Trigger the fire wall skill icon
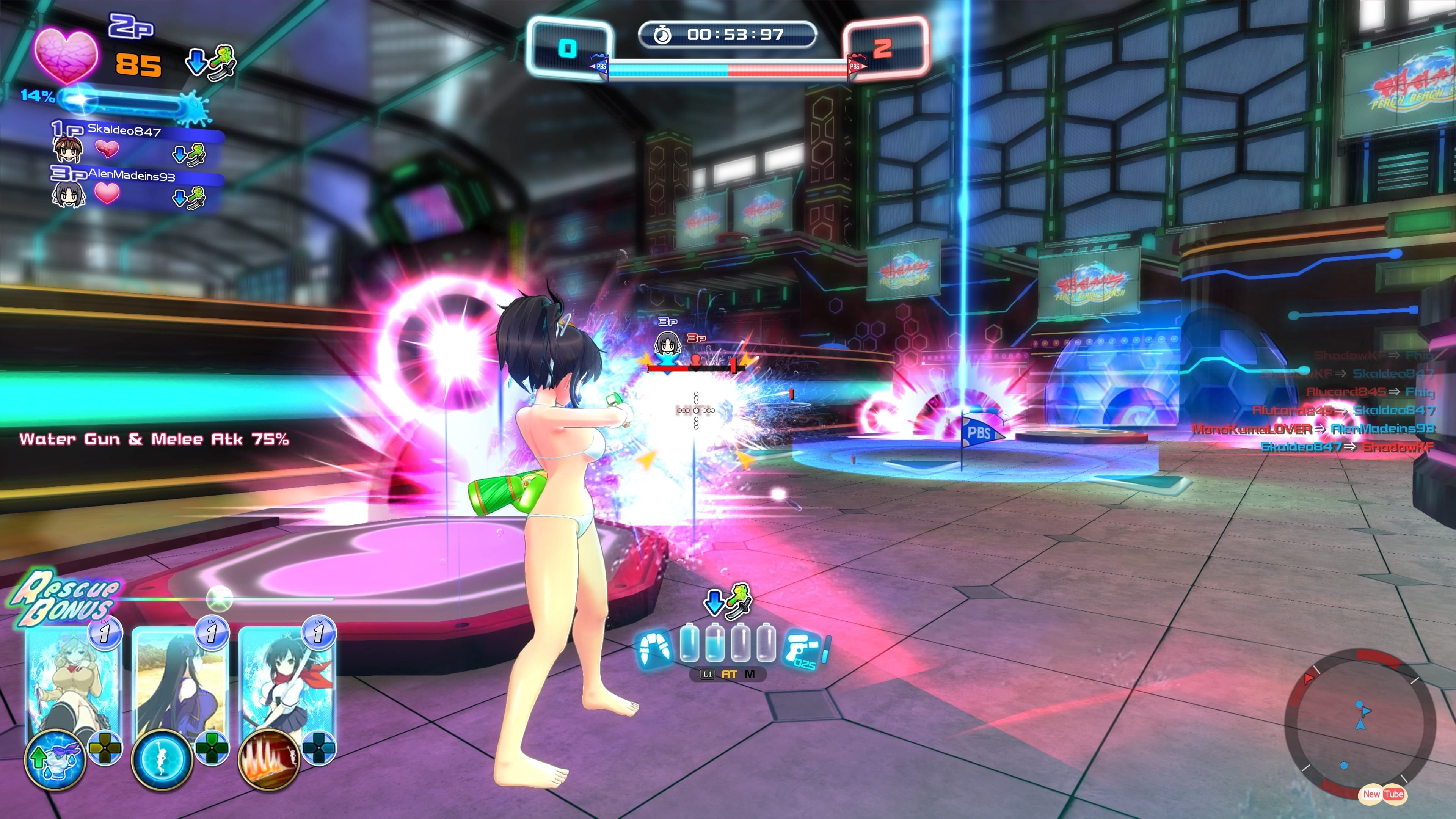Viewport: 1456px width, 819px height. (x=269, y=758)
